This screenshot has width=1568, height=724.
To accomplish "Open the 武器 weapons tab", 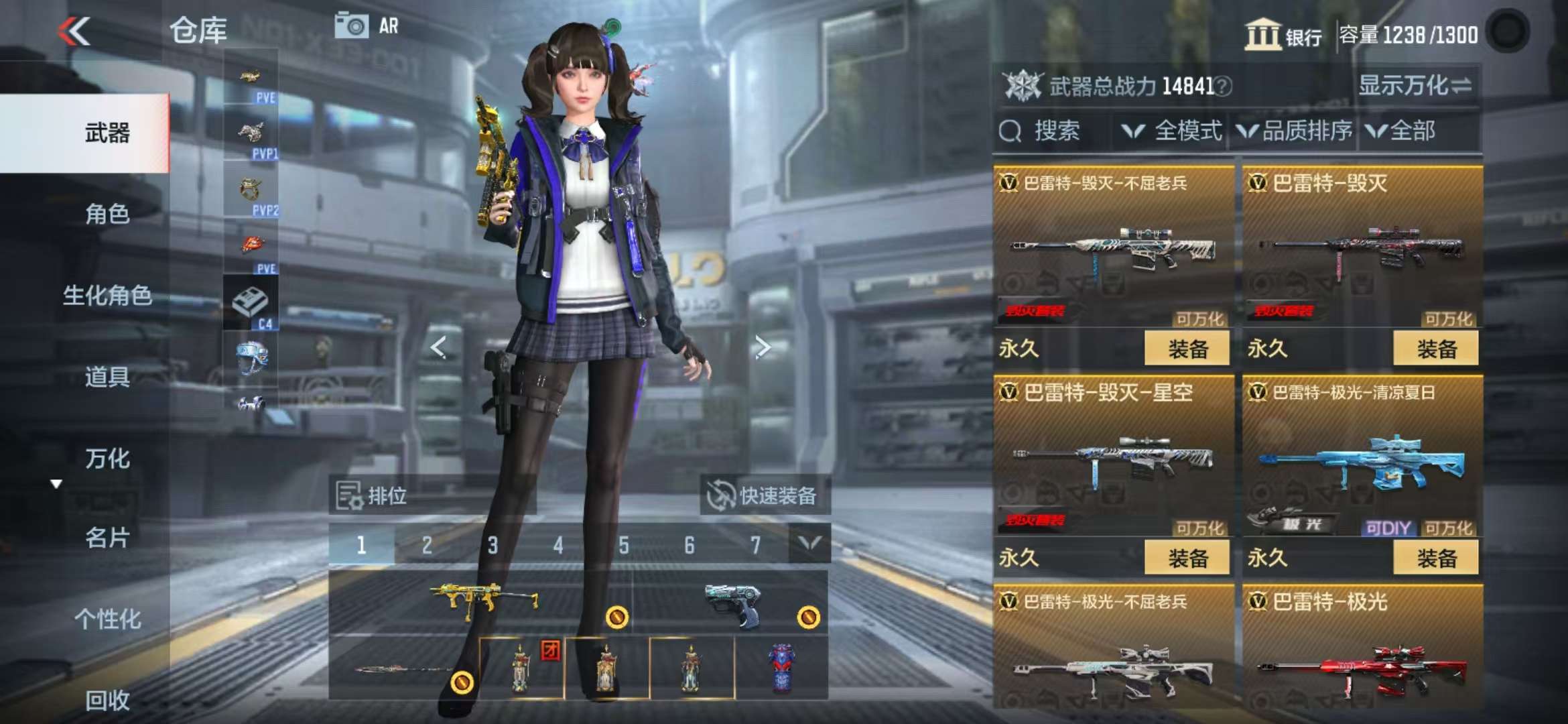I will pos(107,133).
